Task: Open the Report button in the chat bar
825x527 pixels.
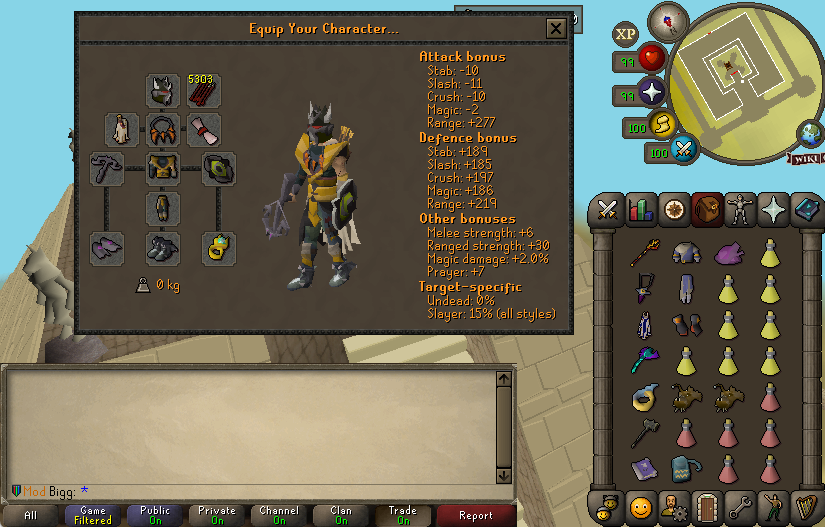Action: [x=476, y=516]
